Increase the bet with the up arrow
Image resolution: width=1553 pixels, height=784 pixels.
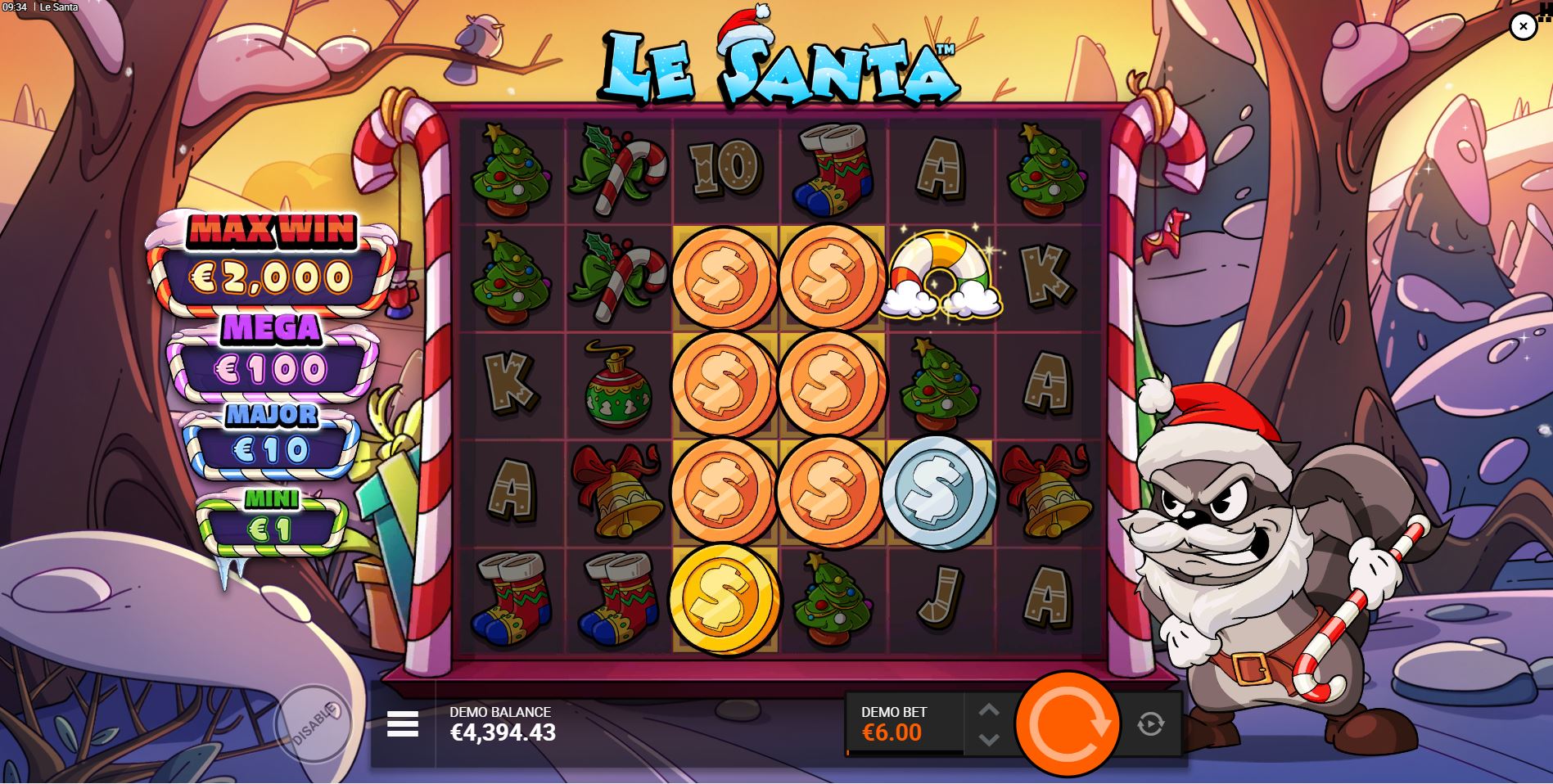coord(990,709)
